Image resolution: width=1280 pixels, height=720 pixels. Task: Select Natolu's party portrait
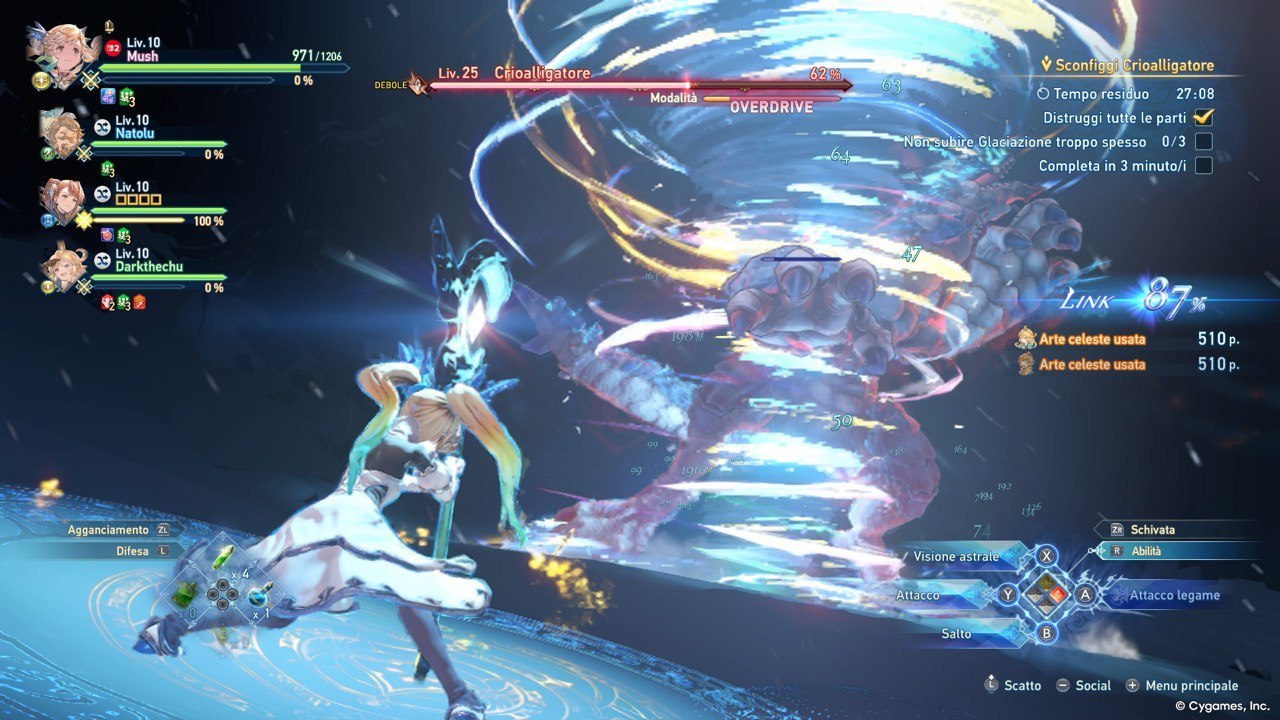pos(62,130)
